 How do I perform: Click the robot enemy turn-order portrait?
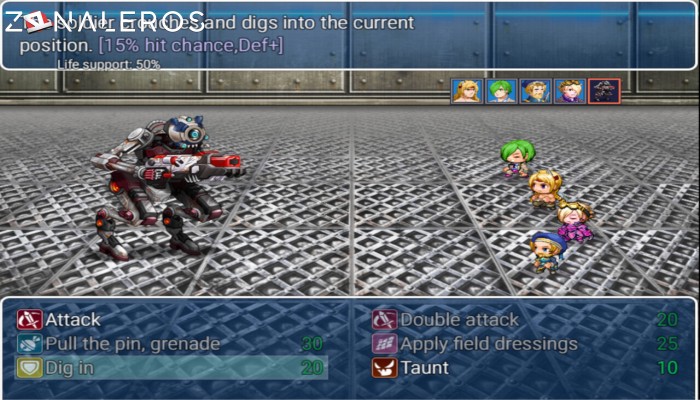pyautogui.click(x=604, y=91)
